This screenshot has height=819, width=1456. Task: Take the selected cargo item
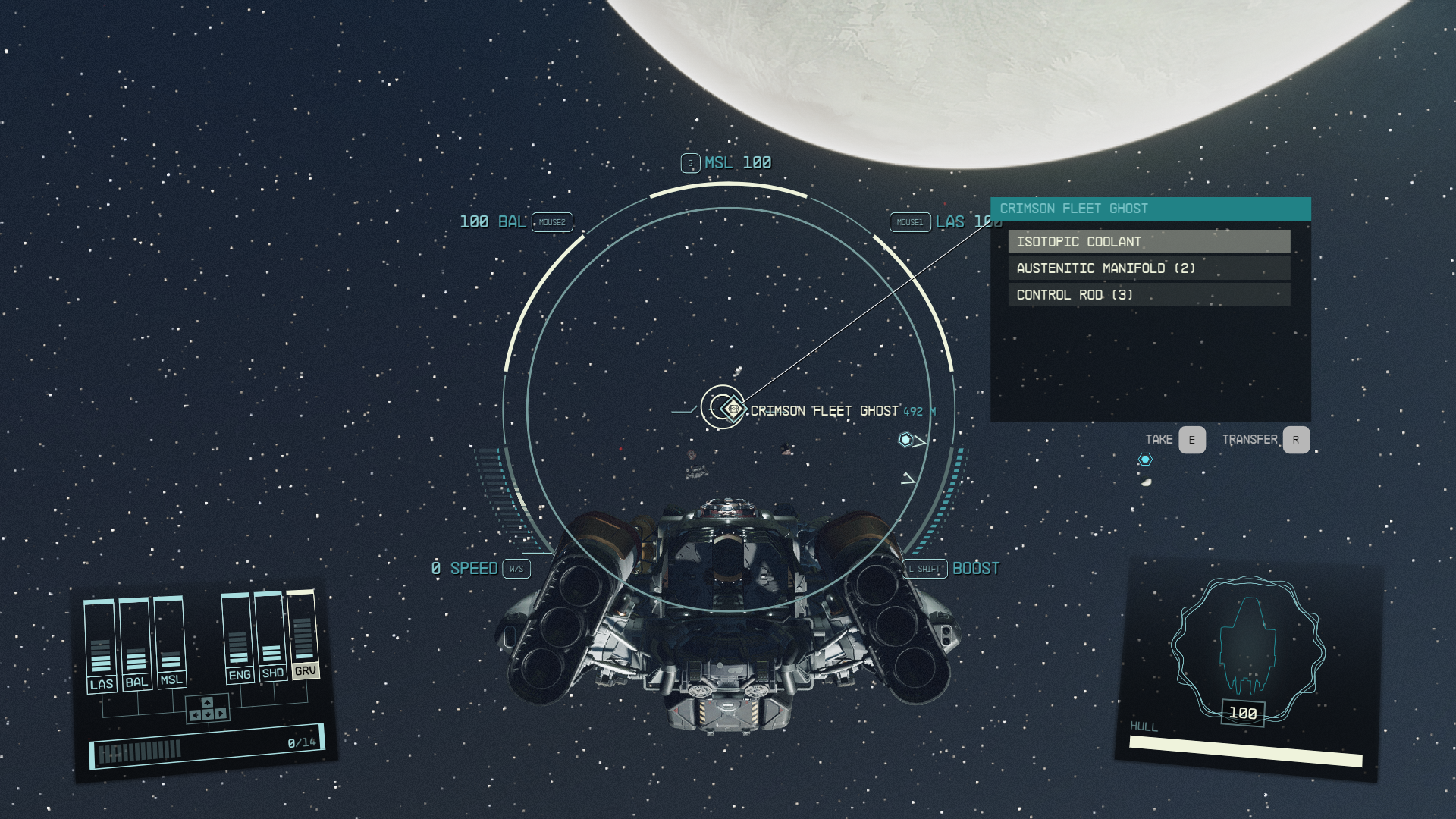click(1191, 439)
